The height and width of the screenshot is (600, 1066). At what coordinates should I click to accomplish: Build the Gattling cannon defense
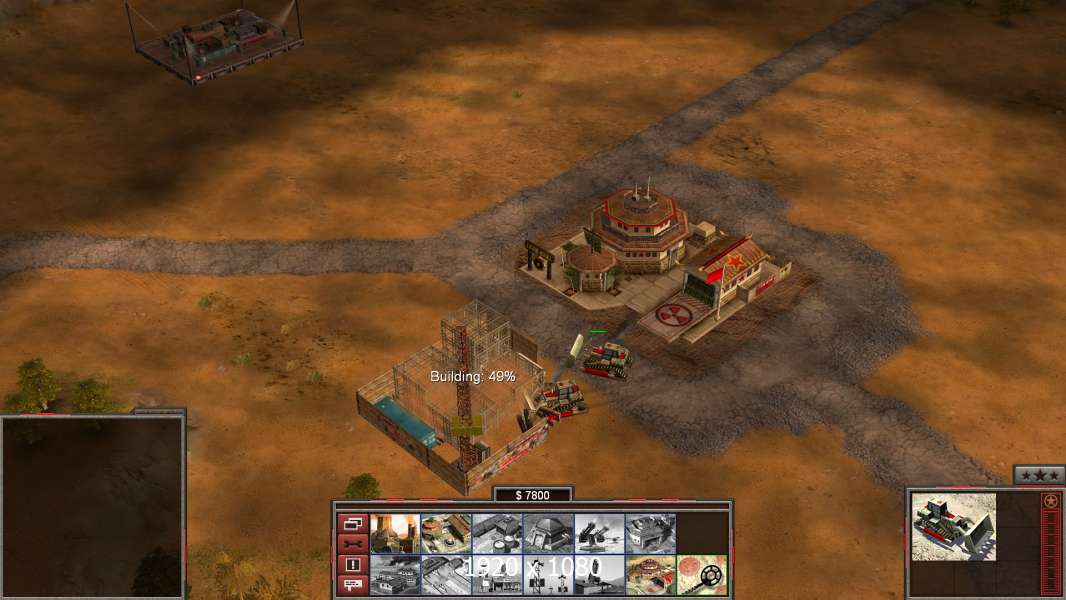coord(600,534)
